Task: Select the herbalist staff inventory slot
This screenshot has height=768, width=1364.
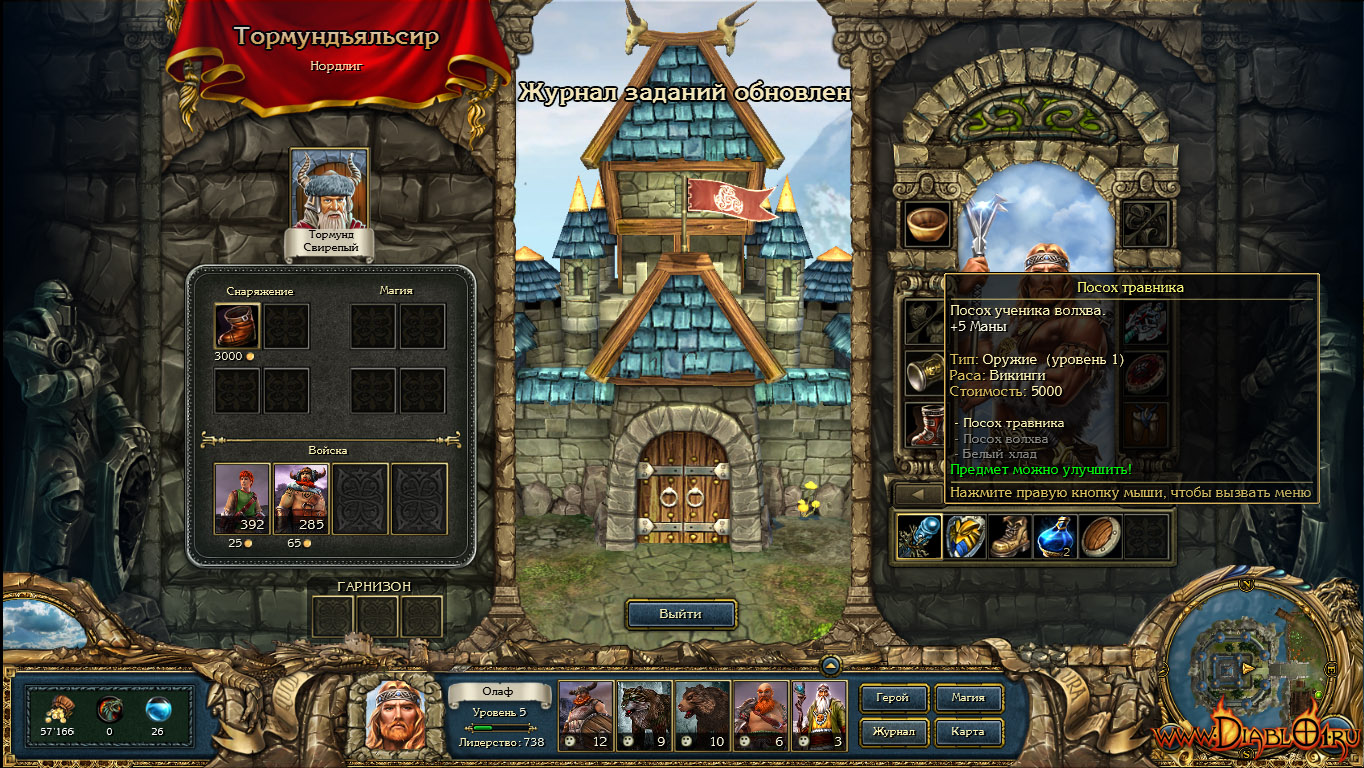Action: [x=919, y=537]
